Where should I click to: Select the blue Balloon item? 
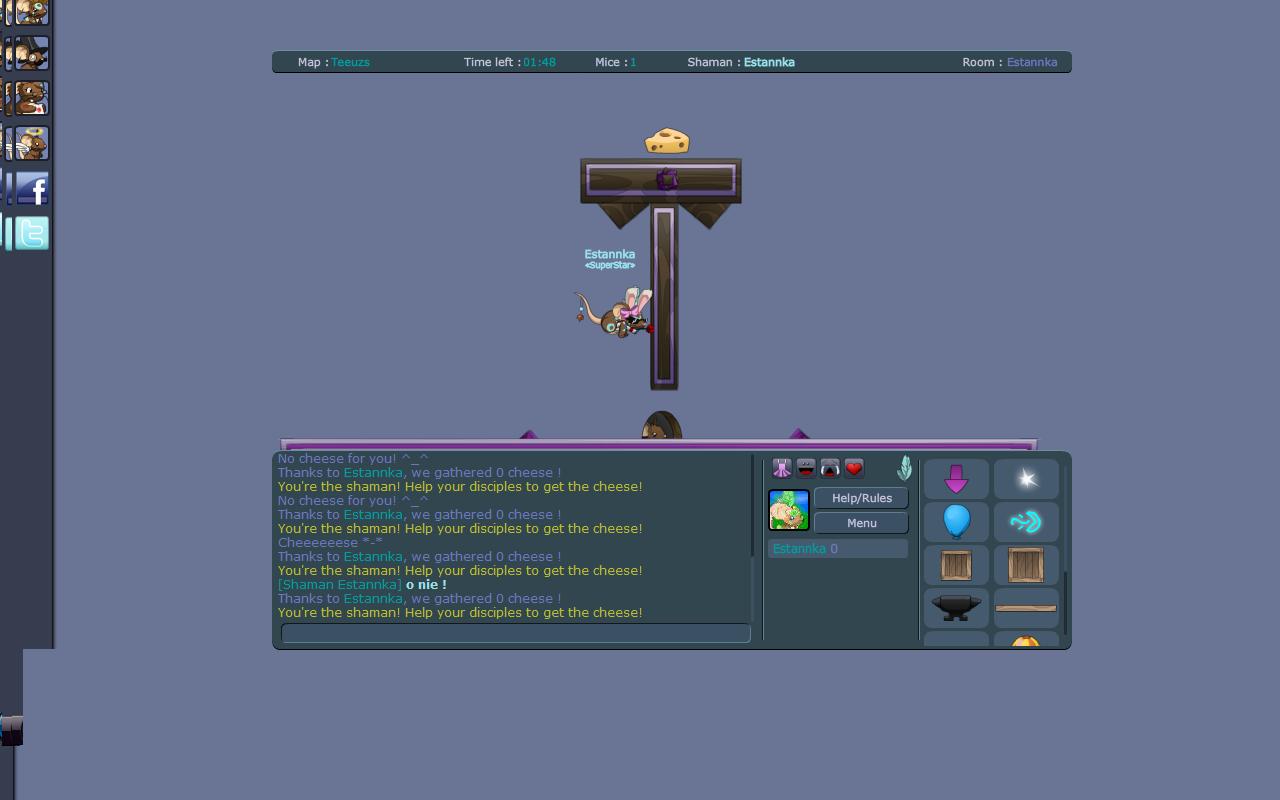pyautogui.click(x=955, y=521)
